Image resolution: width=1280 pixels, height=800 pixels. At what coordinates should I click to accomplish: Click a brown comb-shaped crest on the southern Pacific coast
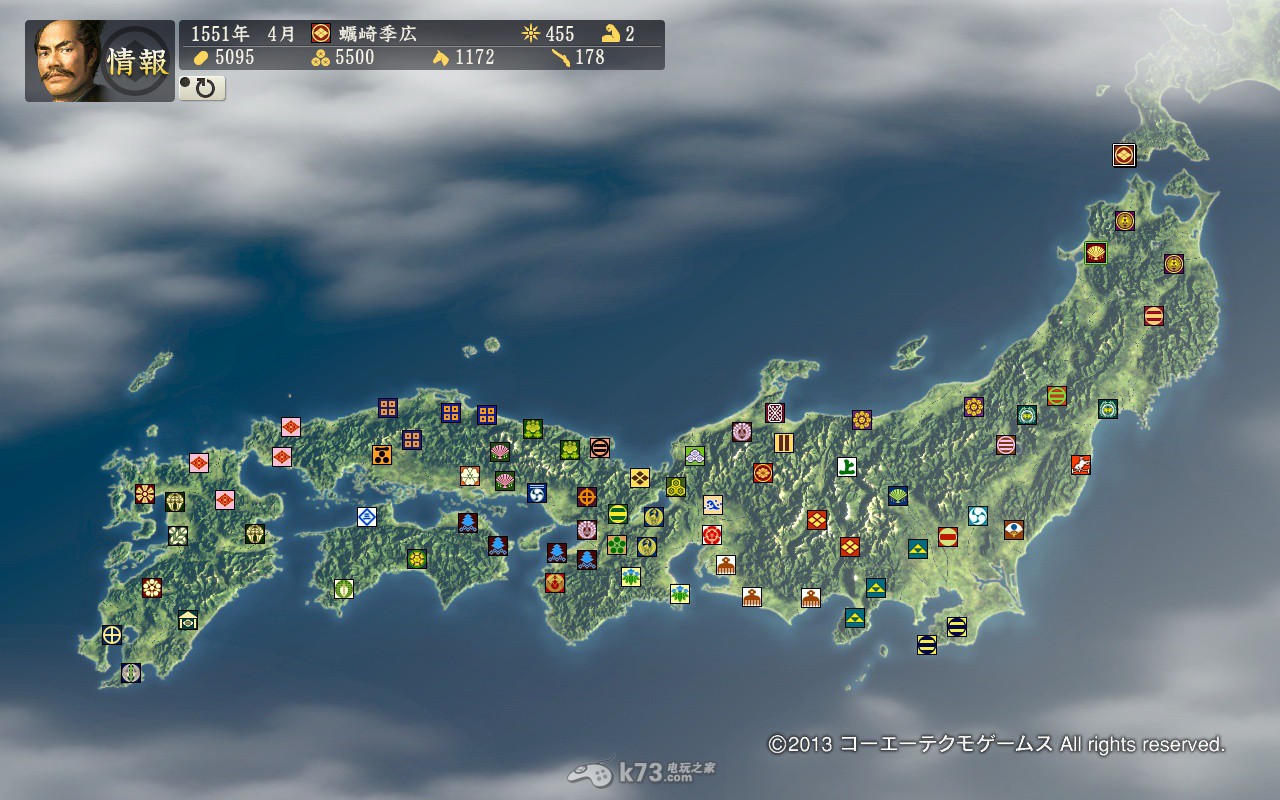[751, 597]
